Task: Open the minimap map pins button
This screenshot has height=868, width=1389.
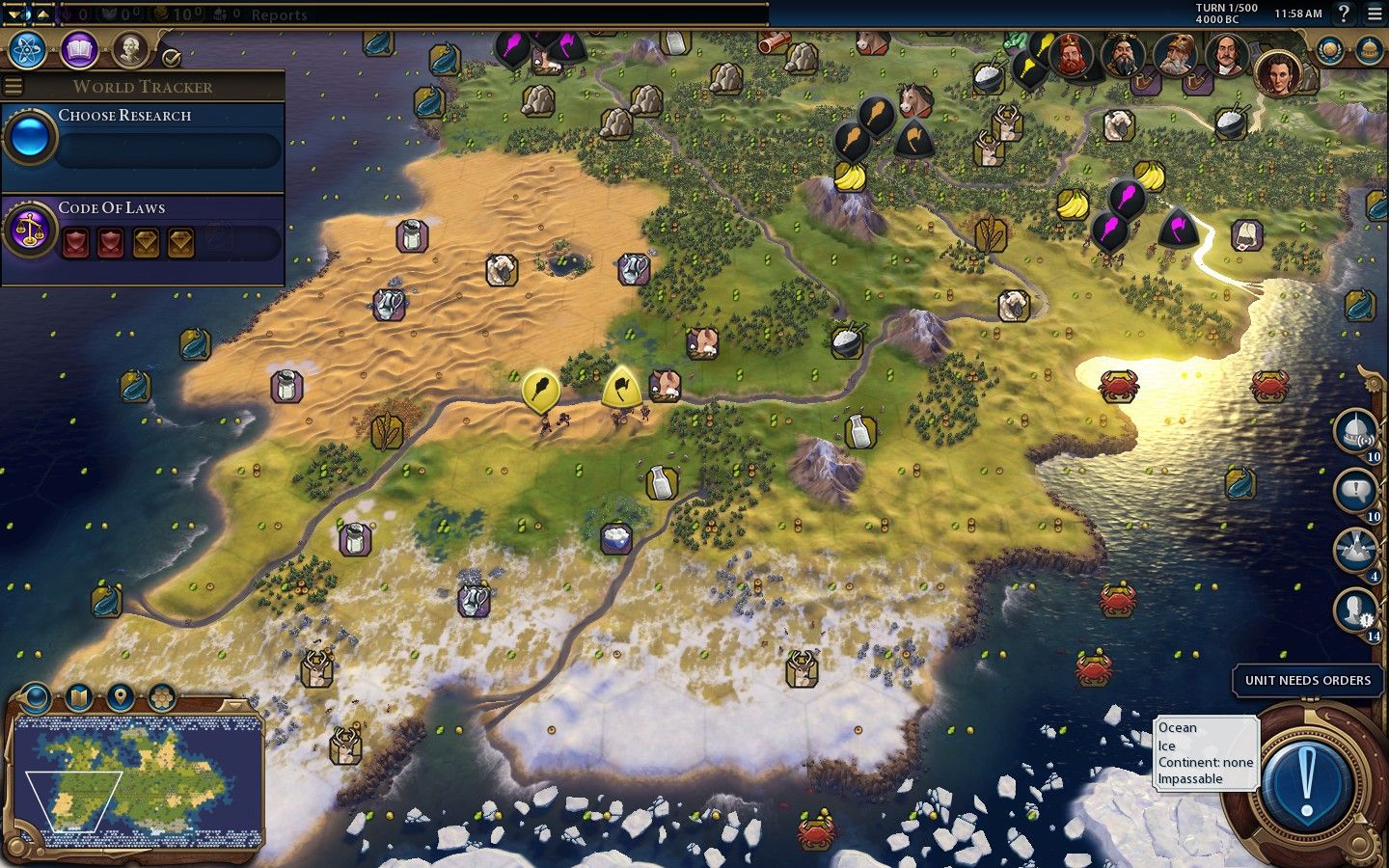Action: tap(120, 696)
